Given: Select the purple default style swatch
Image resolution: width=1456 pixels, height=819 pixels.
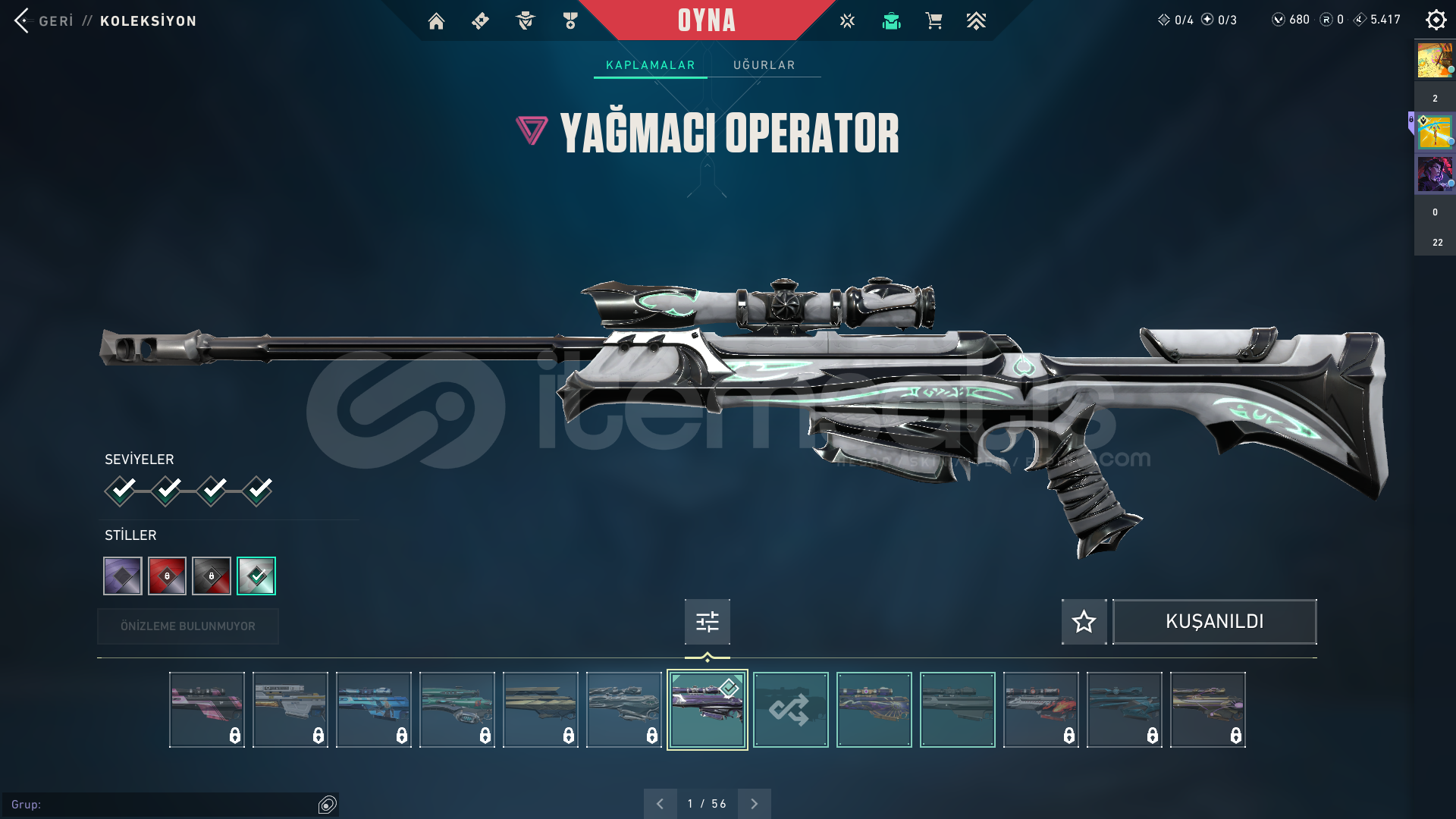Looking at the screenshot, I should coord(123,576).
